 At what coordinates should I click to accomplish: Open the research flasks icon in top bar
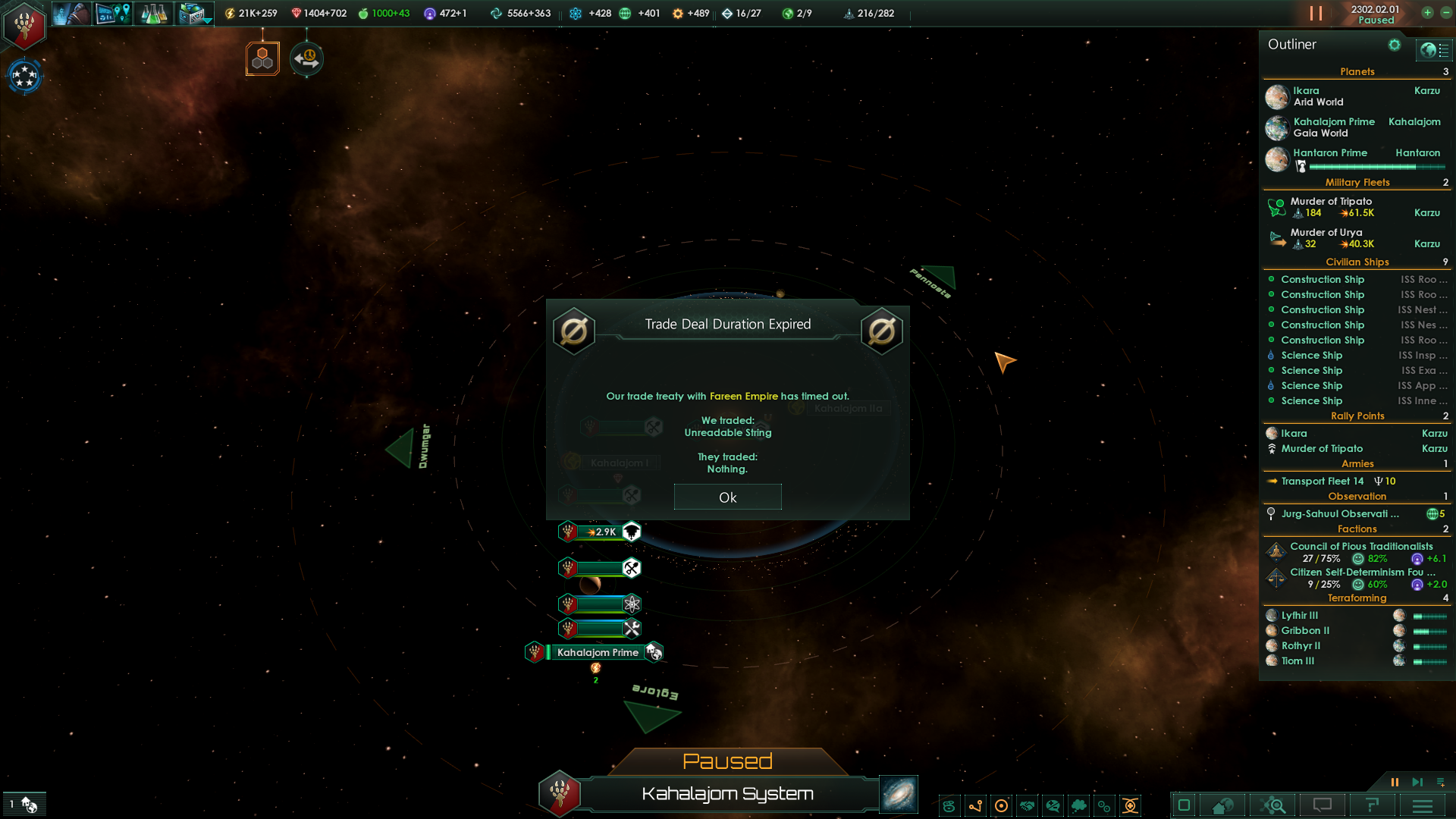pyautogui.click(x=153, y=14)
